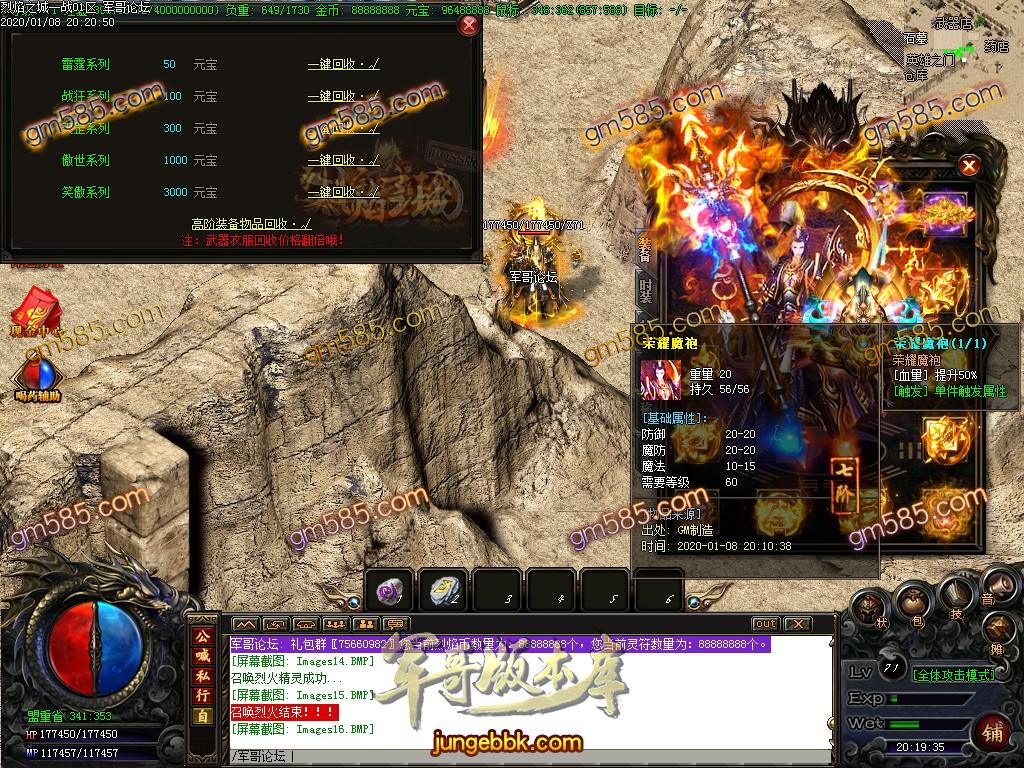Click the 'out' button above chat
The height and width of the screenshot is (768, 1024).
coord(765,624)
